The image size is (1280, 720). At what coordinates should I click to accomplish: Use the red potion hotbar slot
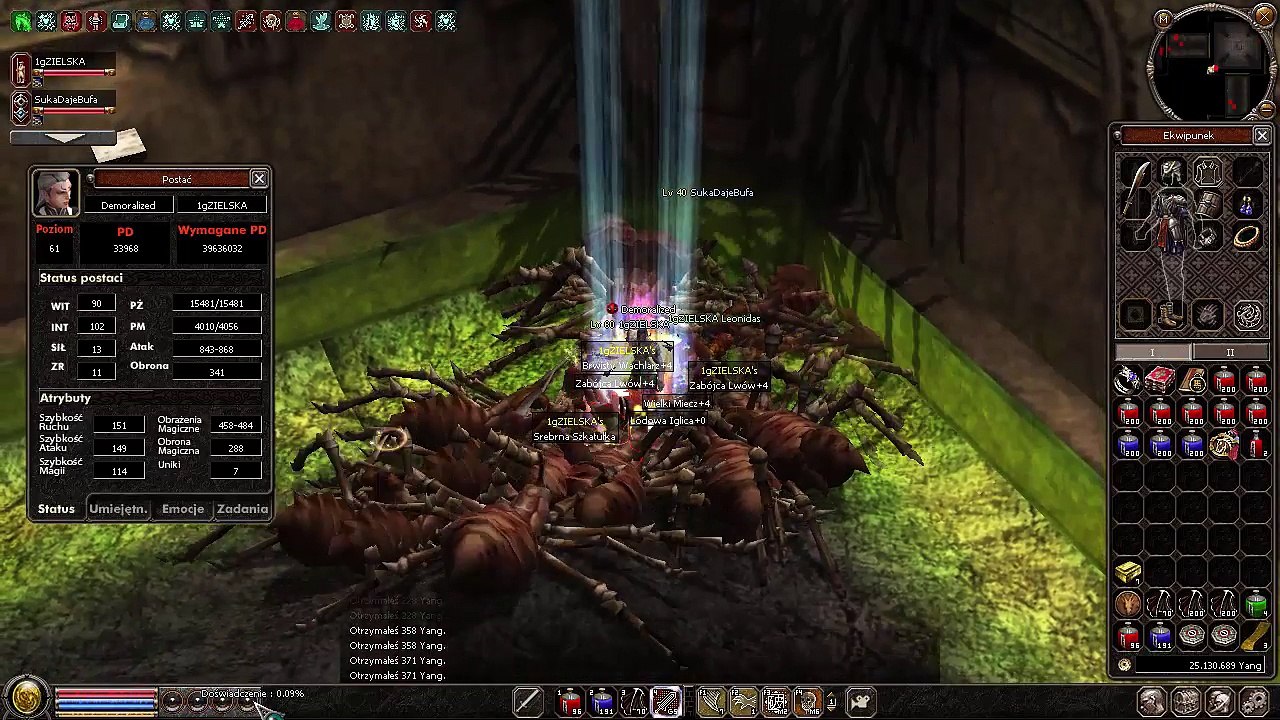(x=570, y=701)
